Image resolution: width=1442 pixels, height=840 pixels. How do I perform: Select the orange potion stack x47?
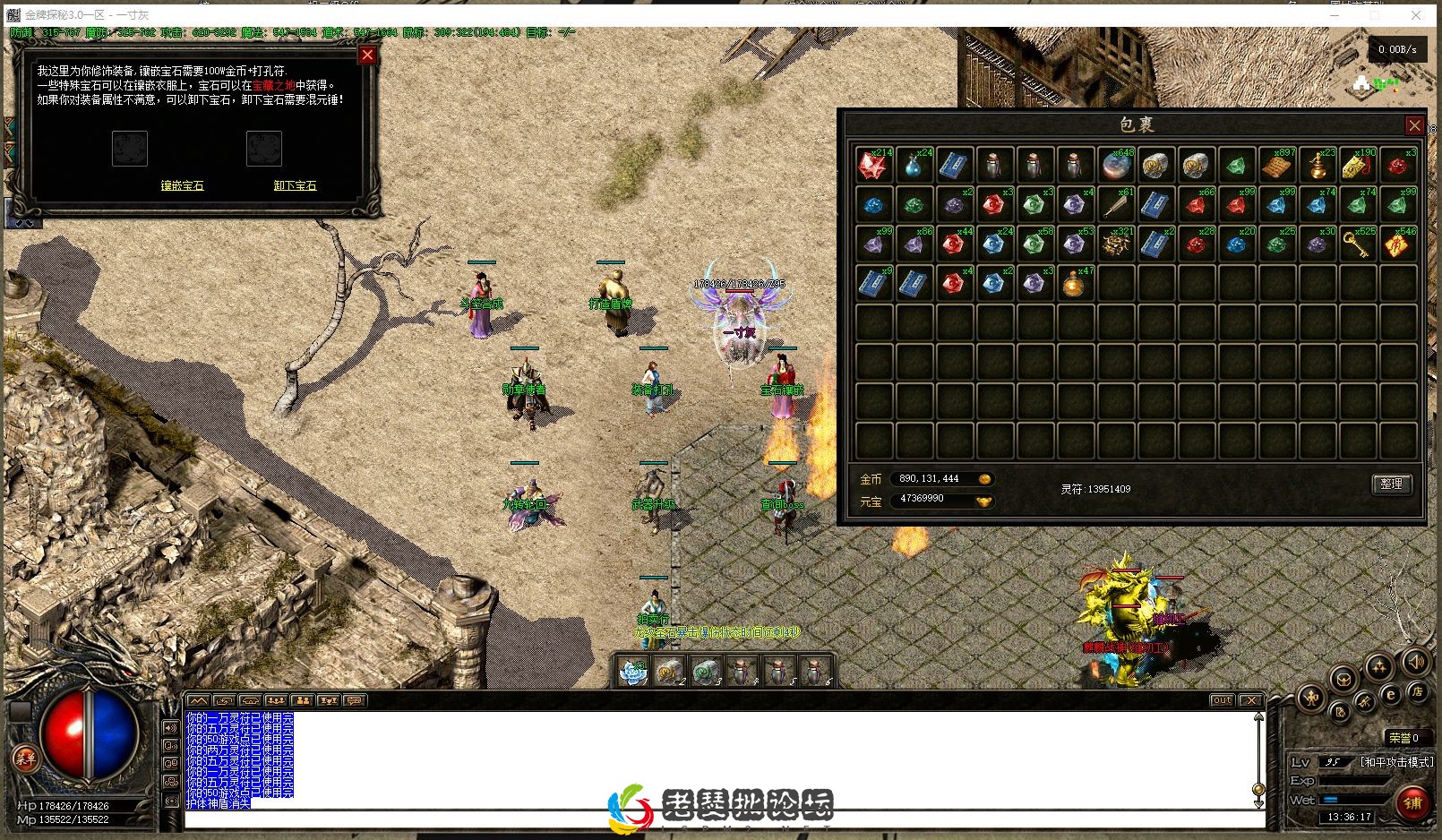point(1075,283)
